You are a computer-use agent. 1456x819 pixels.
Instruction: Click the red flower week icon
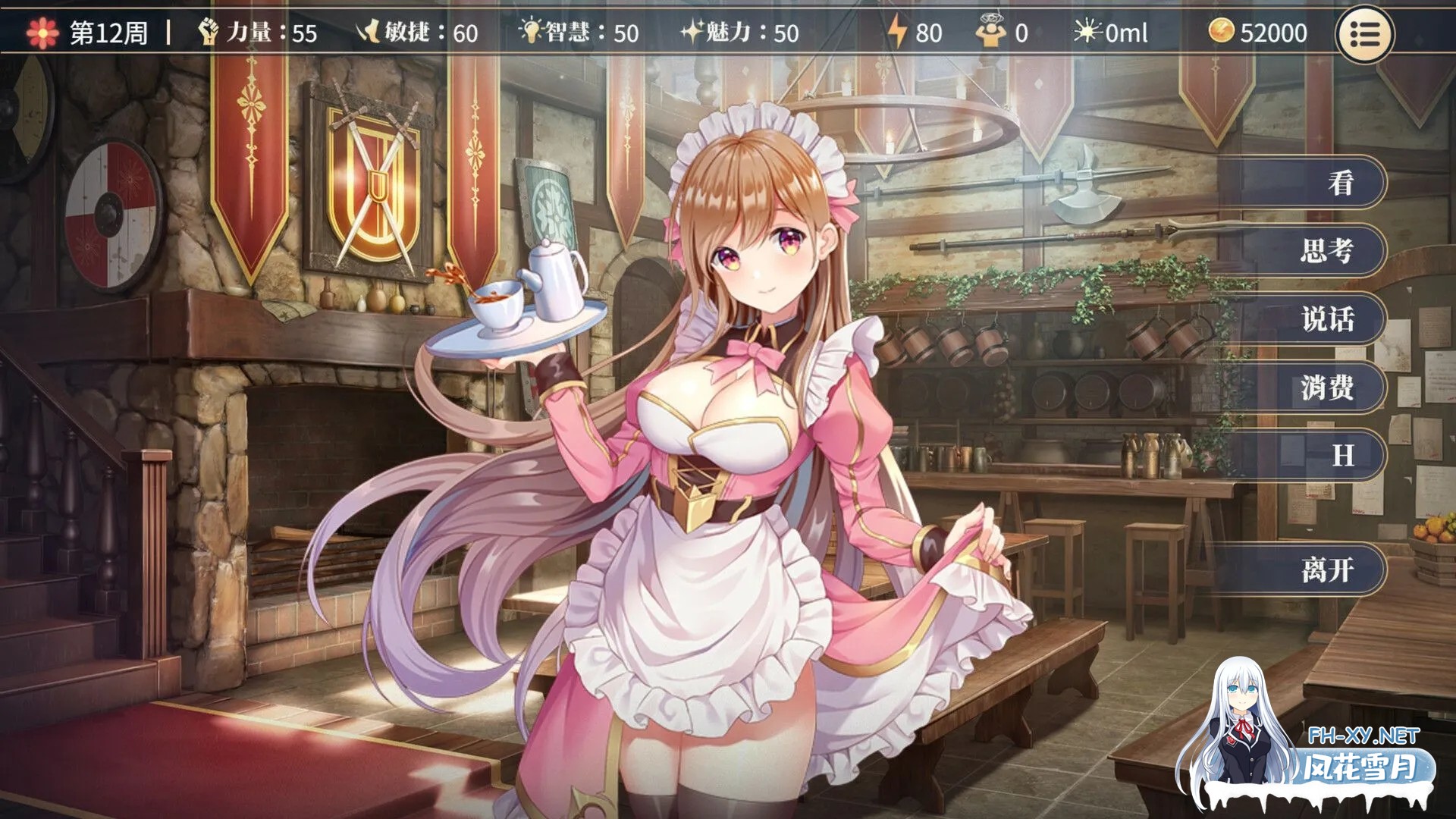click(x=42, y=32)
